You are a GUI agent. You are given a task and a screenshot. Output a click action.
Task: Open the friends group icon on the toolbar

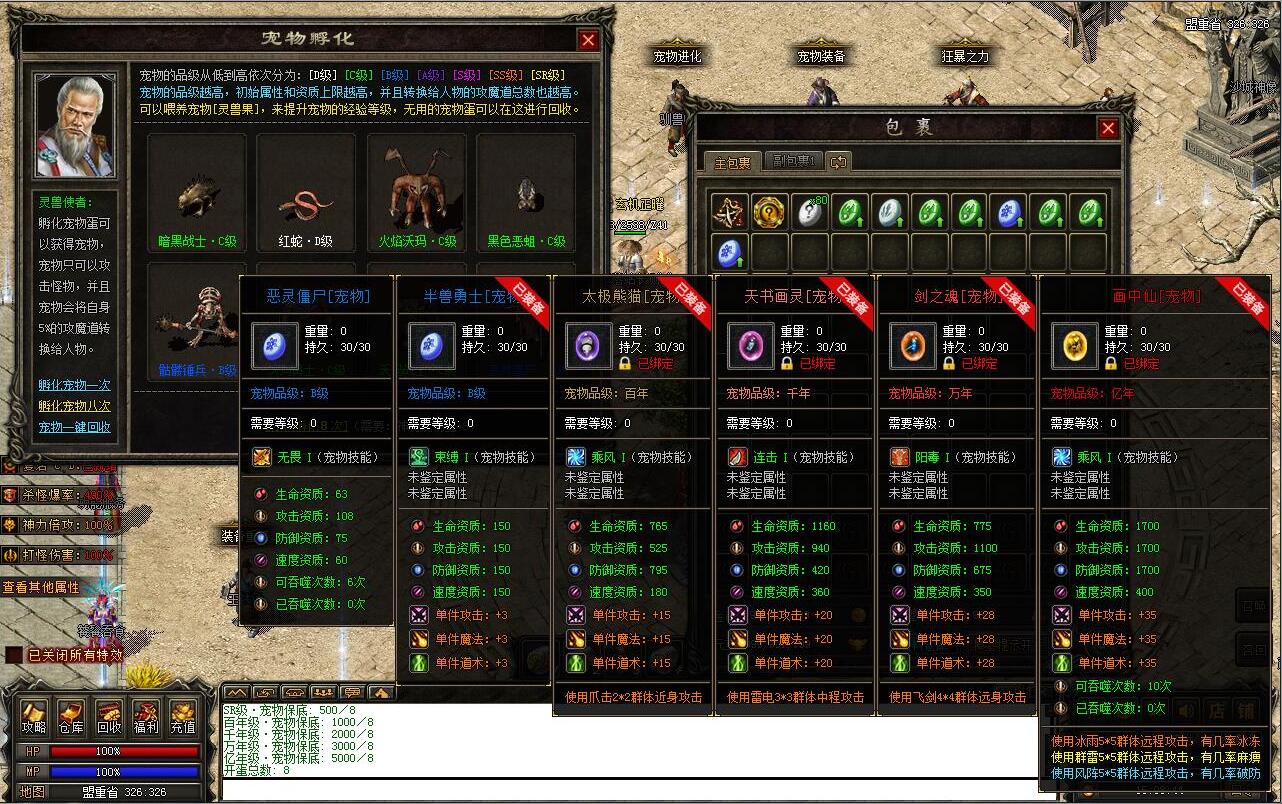click(x=323, y=692)
